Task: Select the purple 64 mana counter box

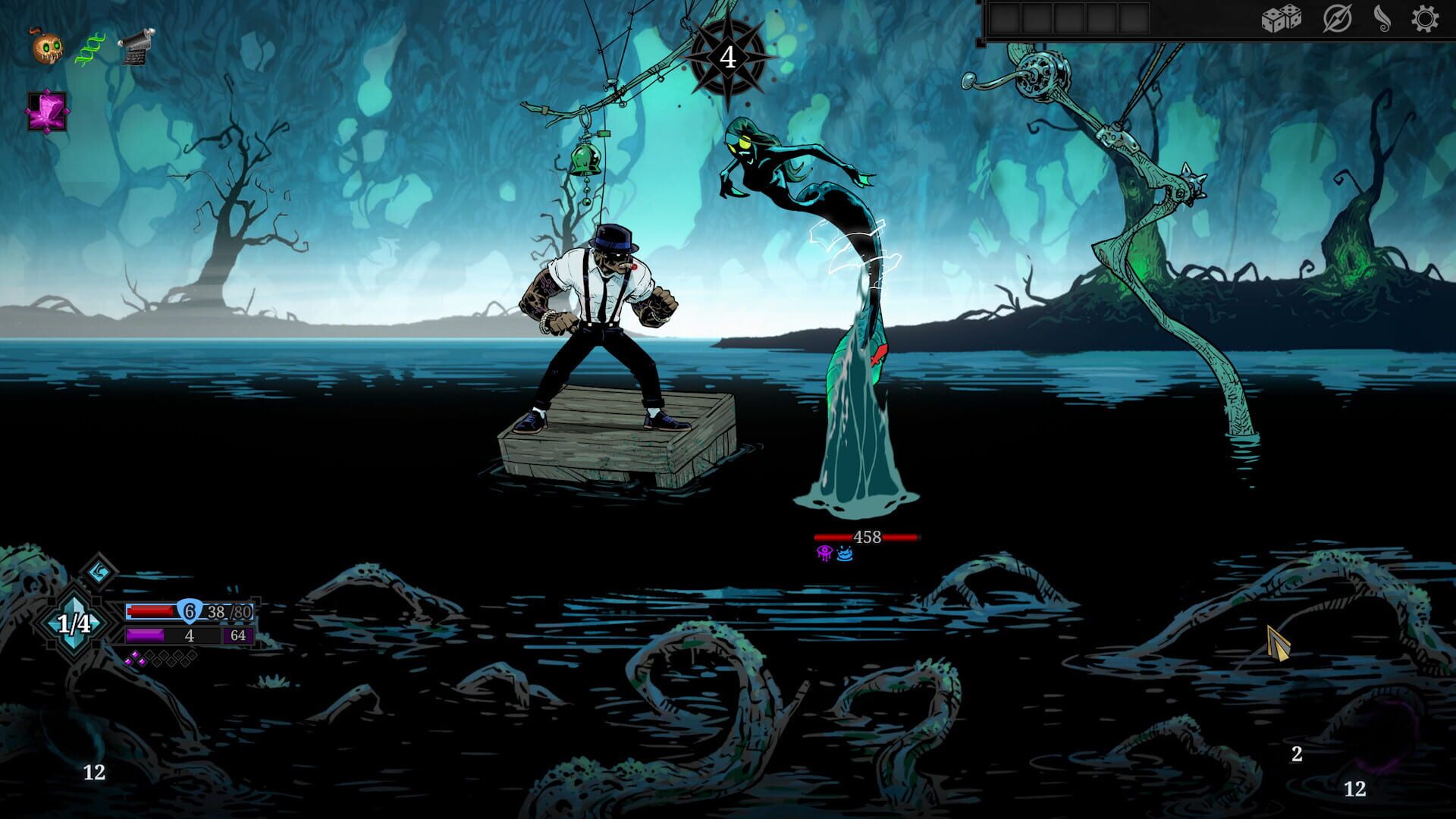Action: pos(240,635)
